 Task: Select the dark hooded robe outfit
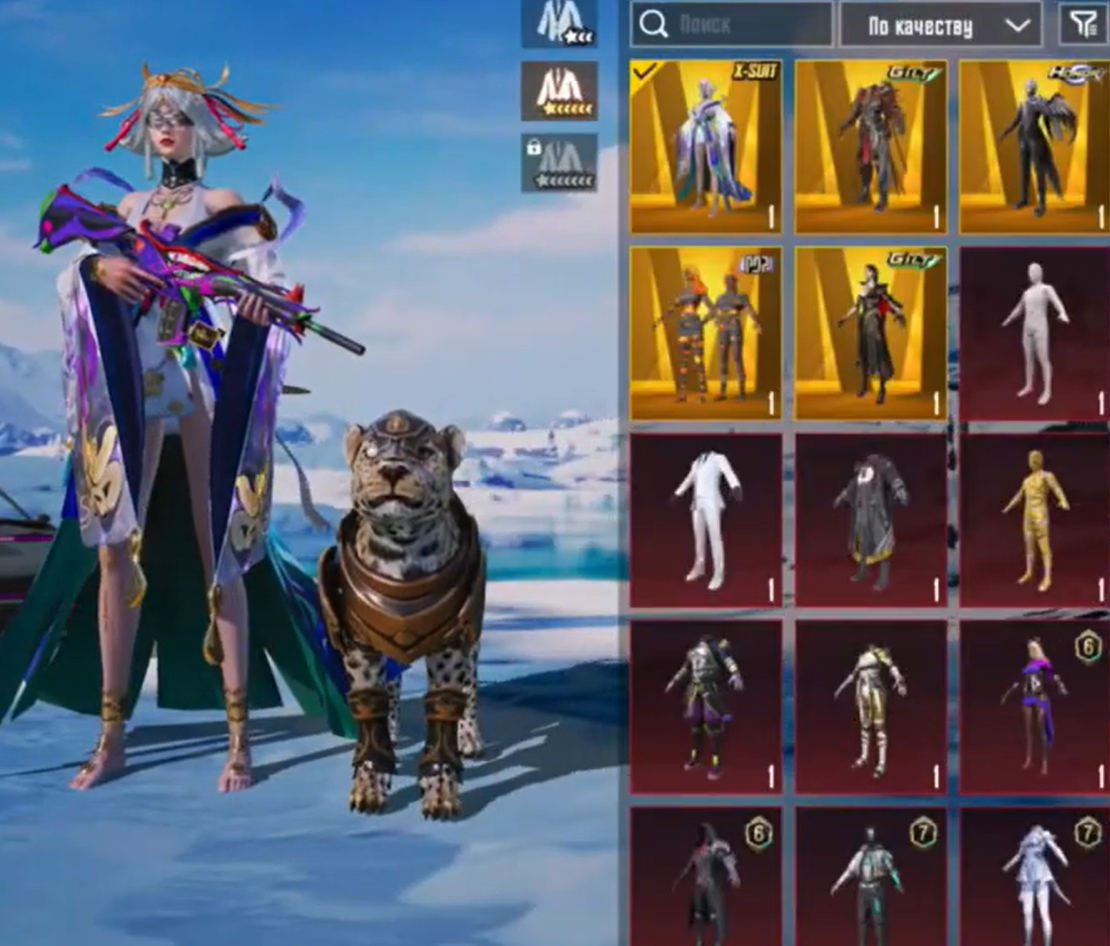[870, 520]
